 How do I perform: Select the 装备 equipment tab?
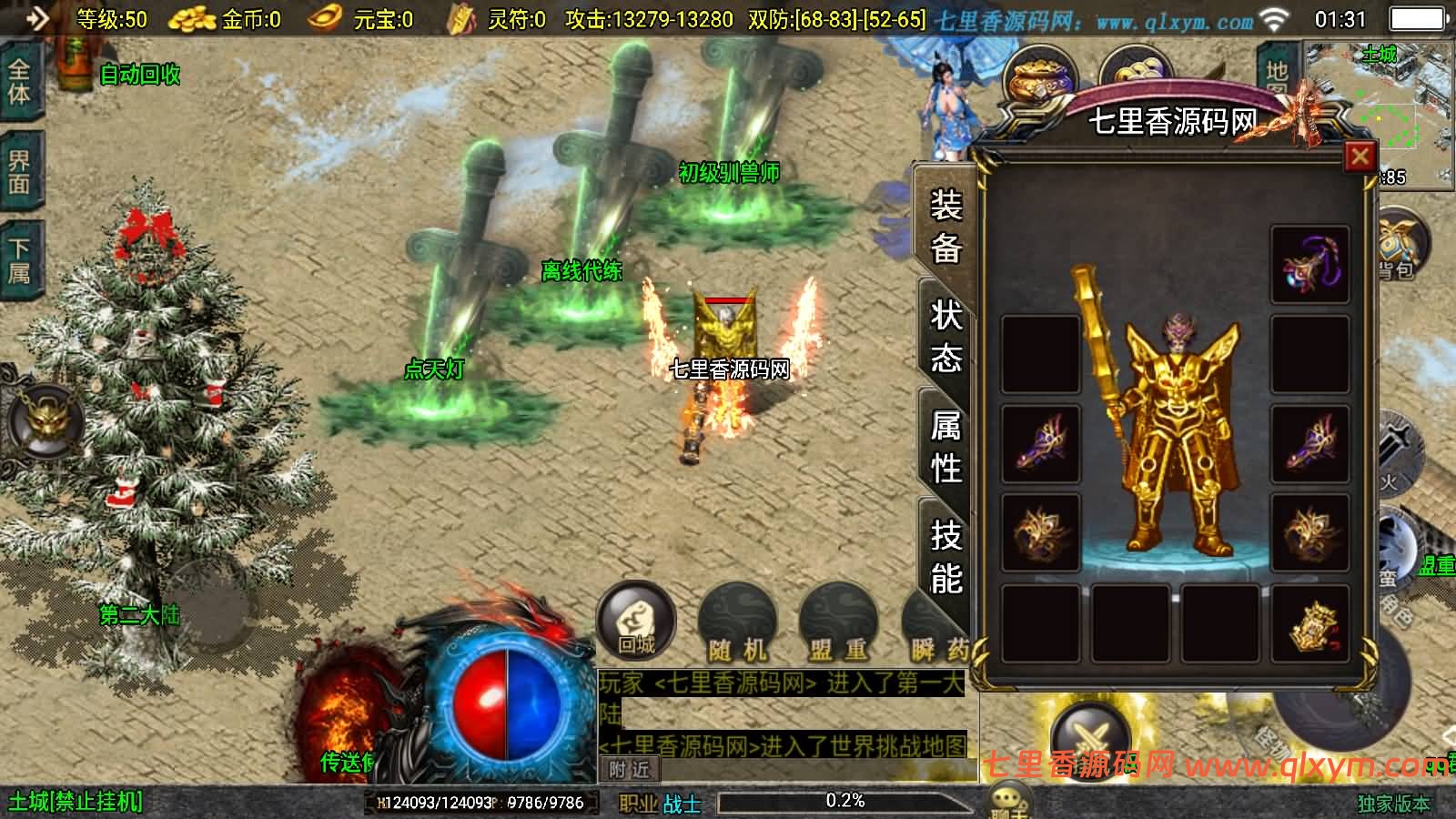point(945,226)
